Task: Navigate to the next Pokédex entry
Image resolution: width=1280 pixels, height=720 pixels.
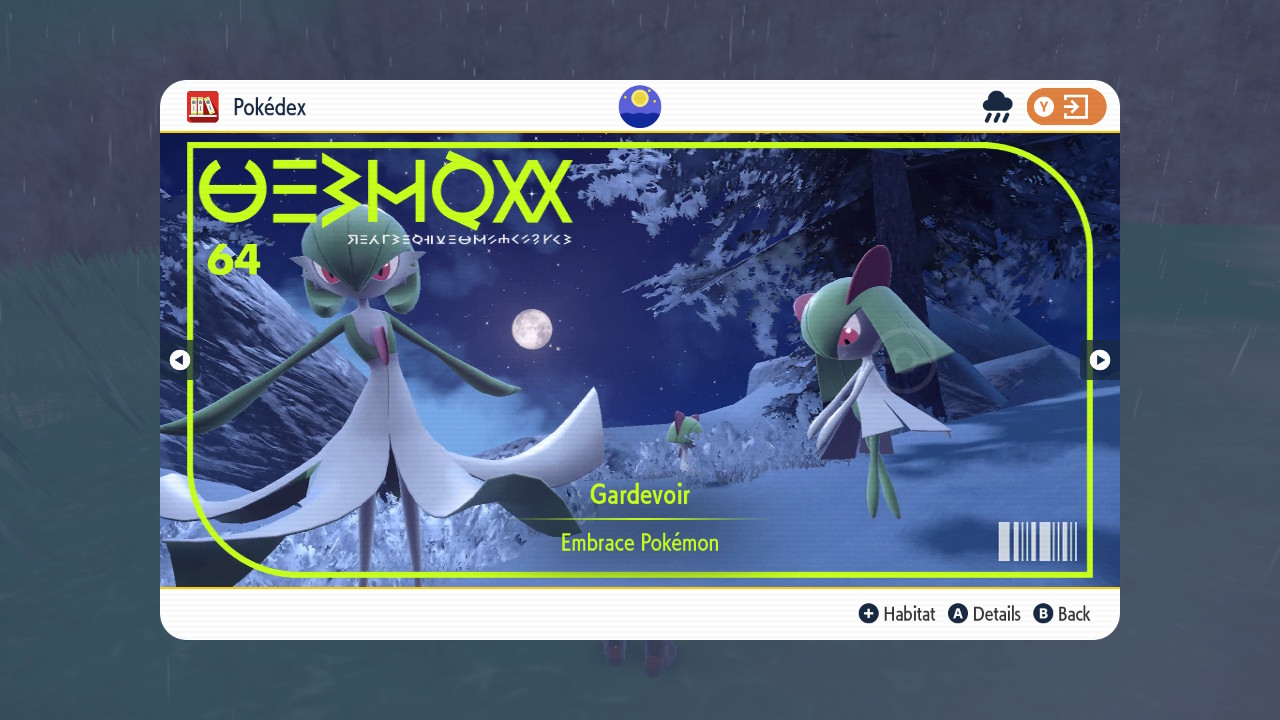Action: point(1100,360)
